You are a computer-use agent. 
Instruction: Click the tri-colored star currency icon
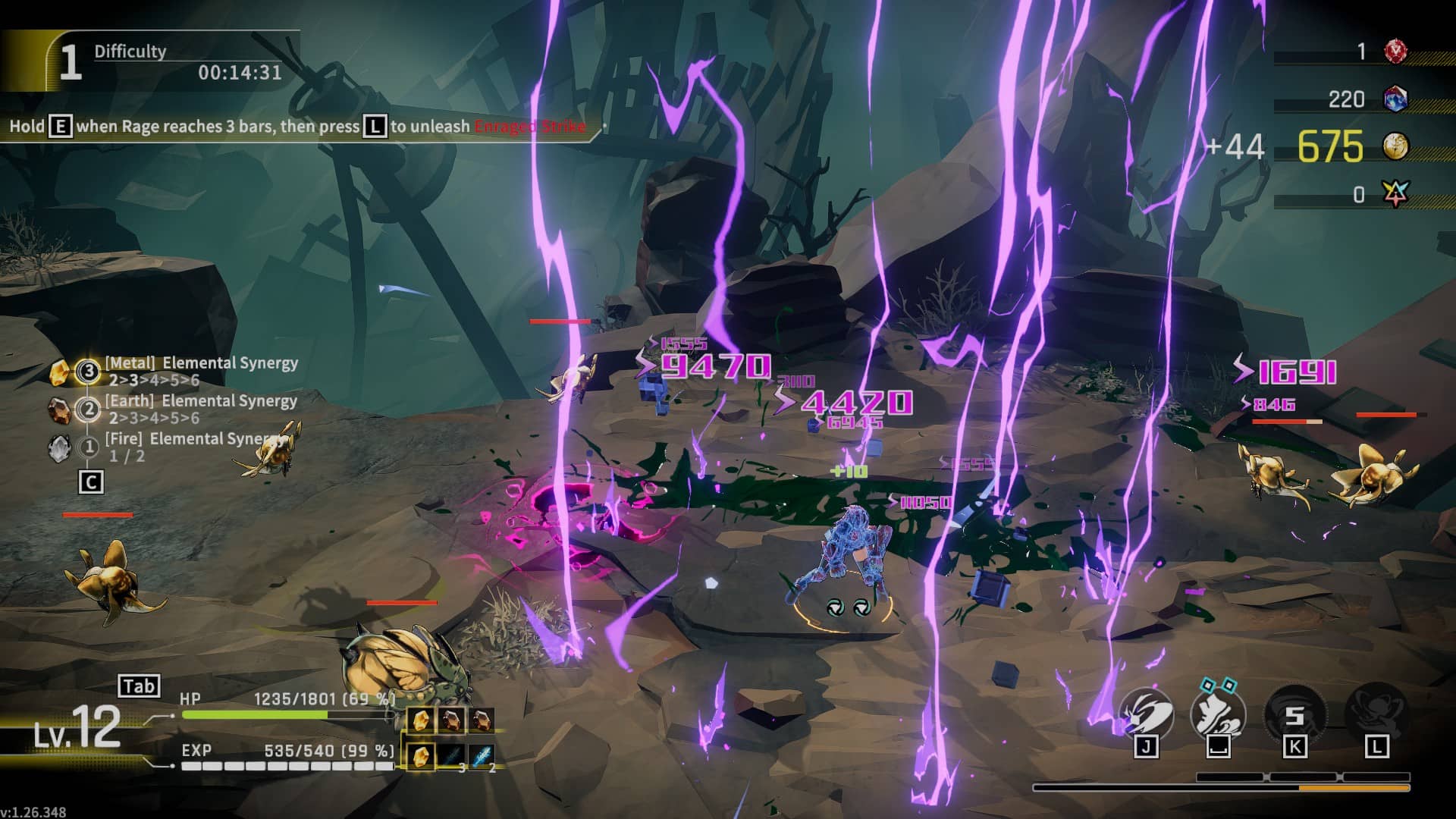coord(1395,194)
